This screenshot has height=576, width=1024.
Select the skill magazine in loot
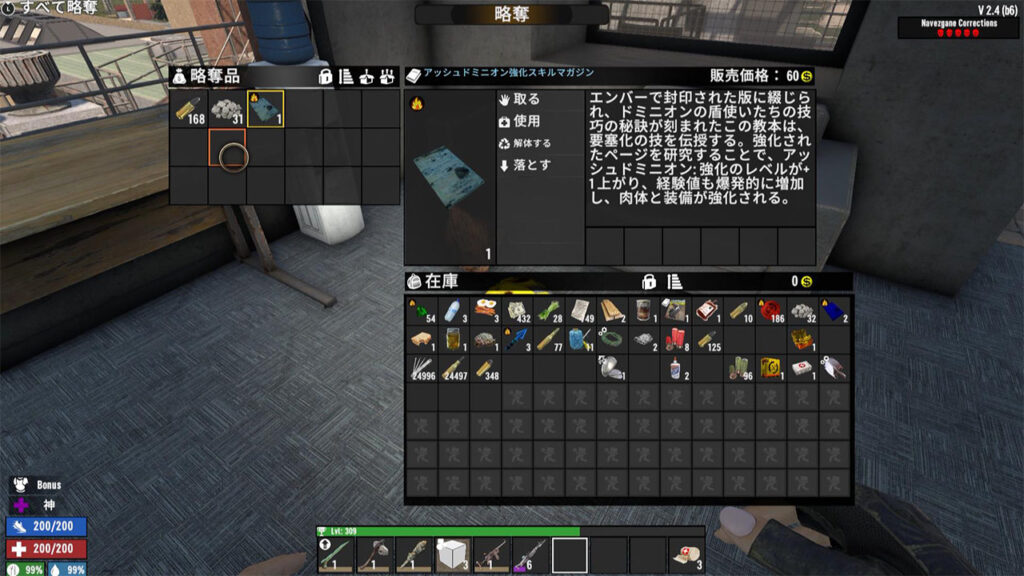point(265,110)
